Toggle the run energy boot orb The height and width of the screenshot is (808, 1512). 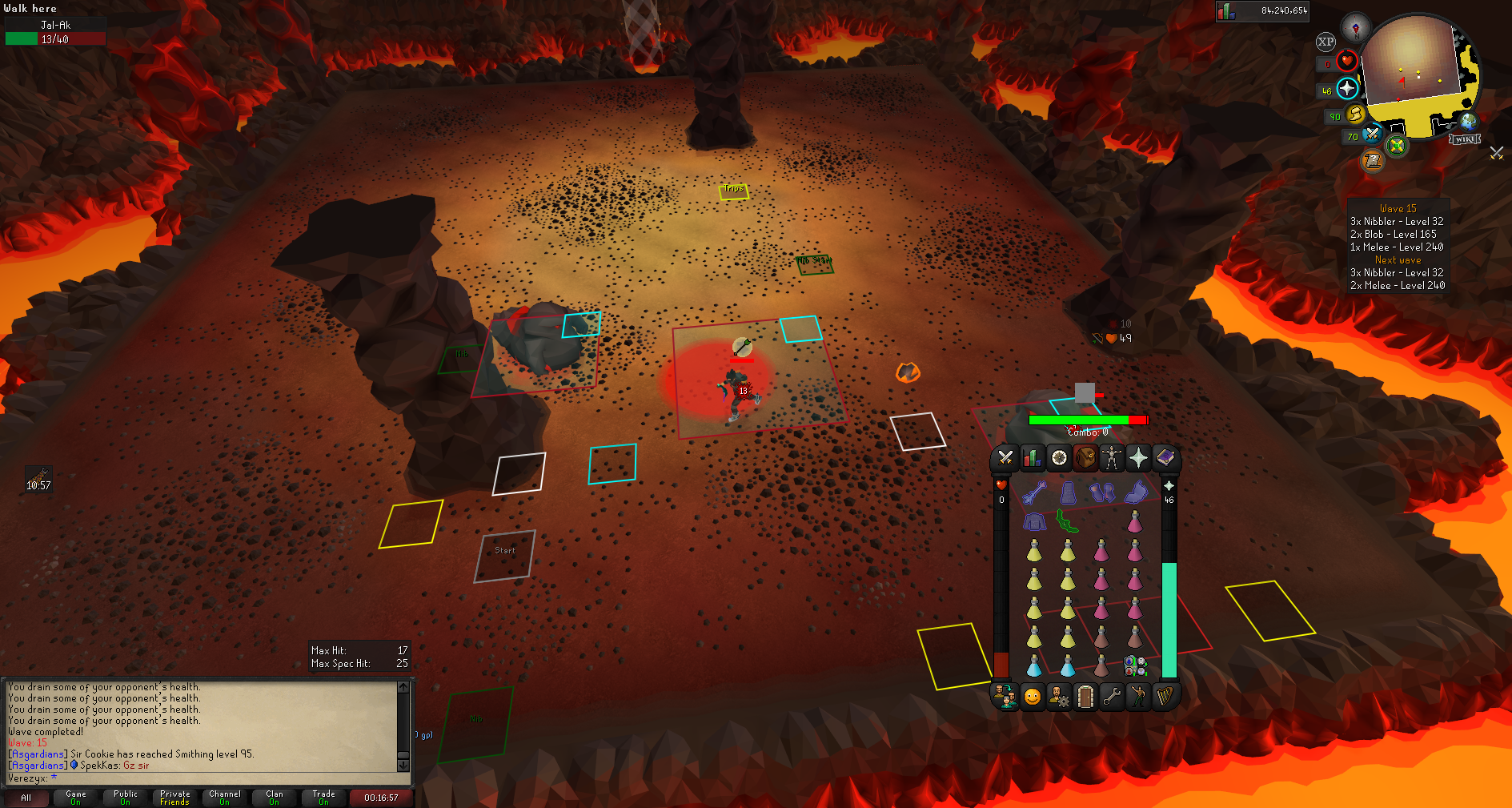pos(1354,115)
